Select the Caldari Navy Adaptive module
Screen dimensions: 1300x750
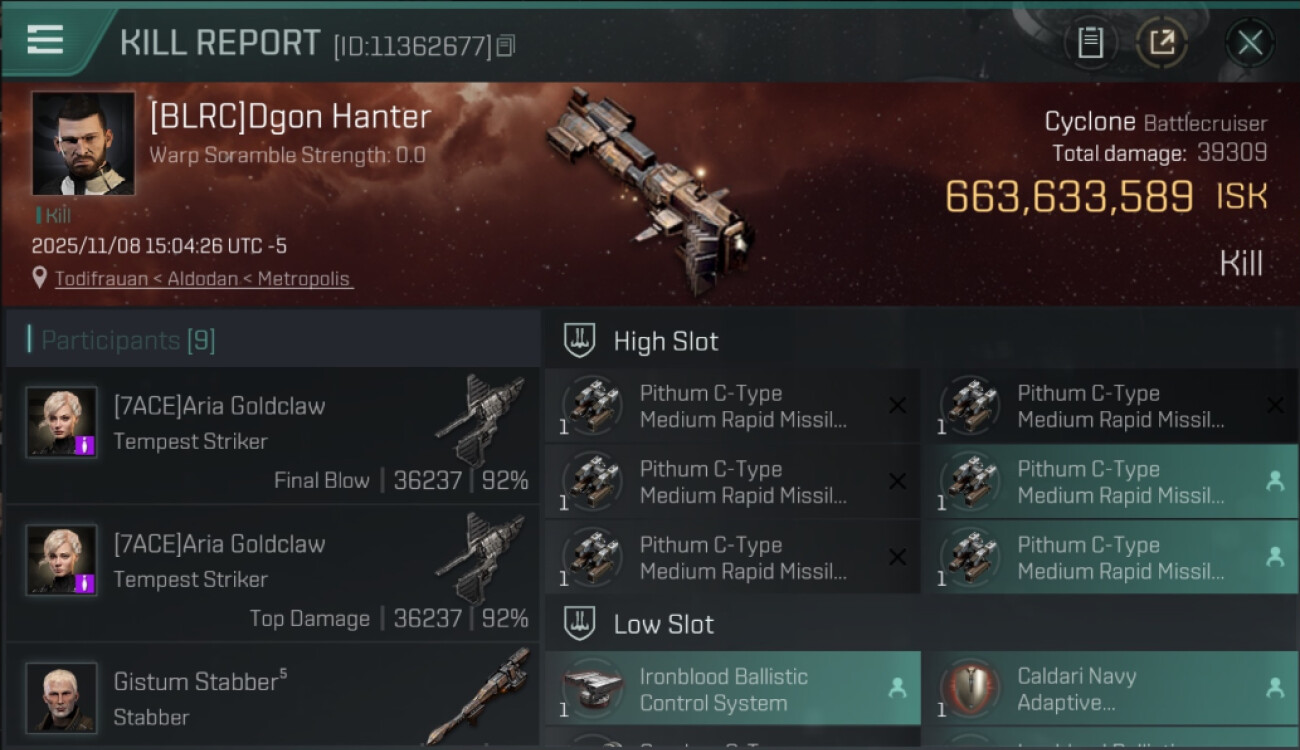tap(1109, 689)
